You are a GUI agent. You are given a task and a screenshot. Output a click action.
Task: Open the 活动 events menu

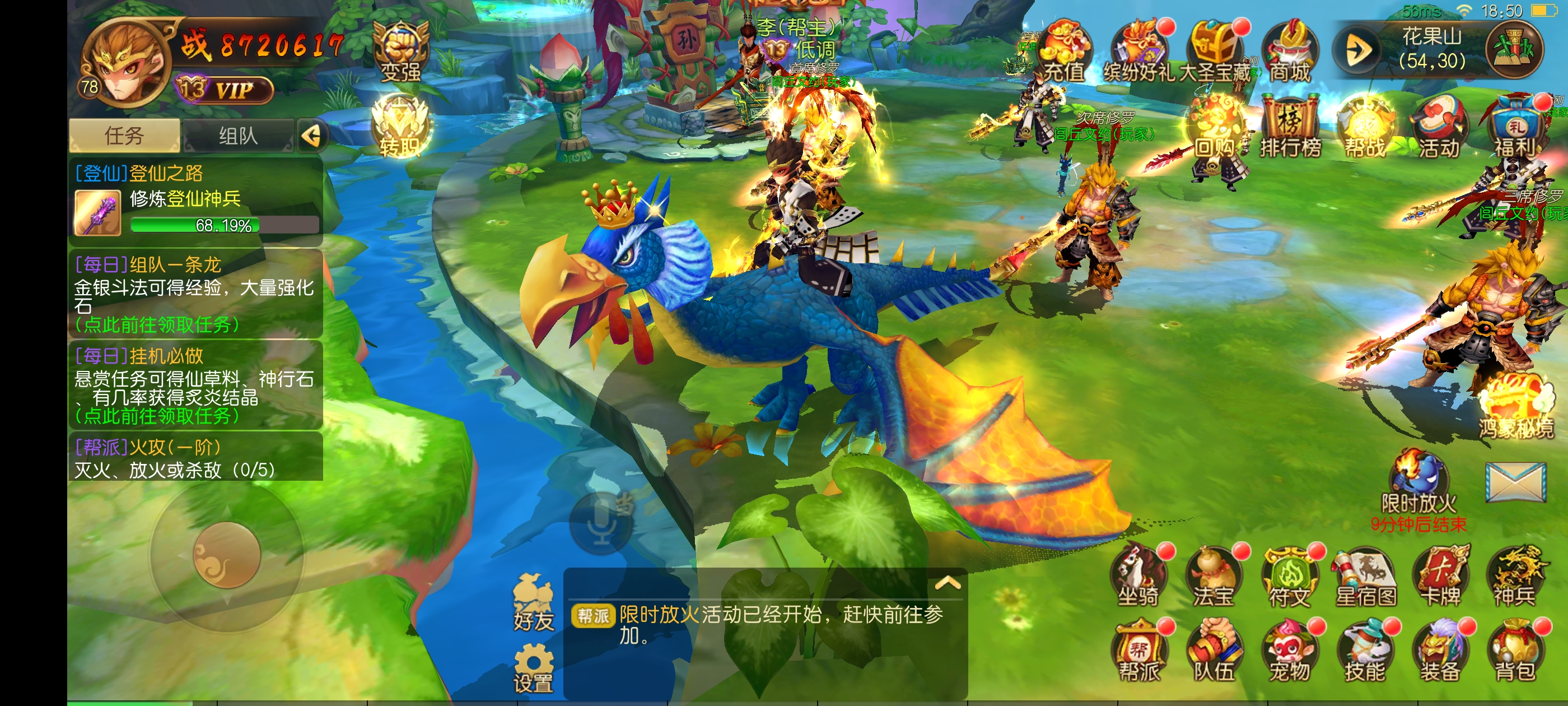coord(1439,128)
